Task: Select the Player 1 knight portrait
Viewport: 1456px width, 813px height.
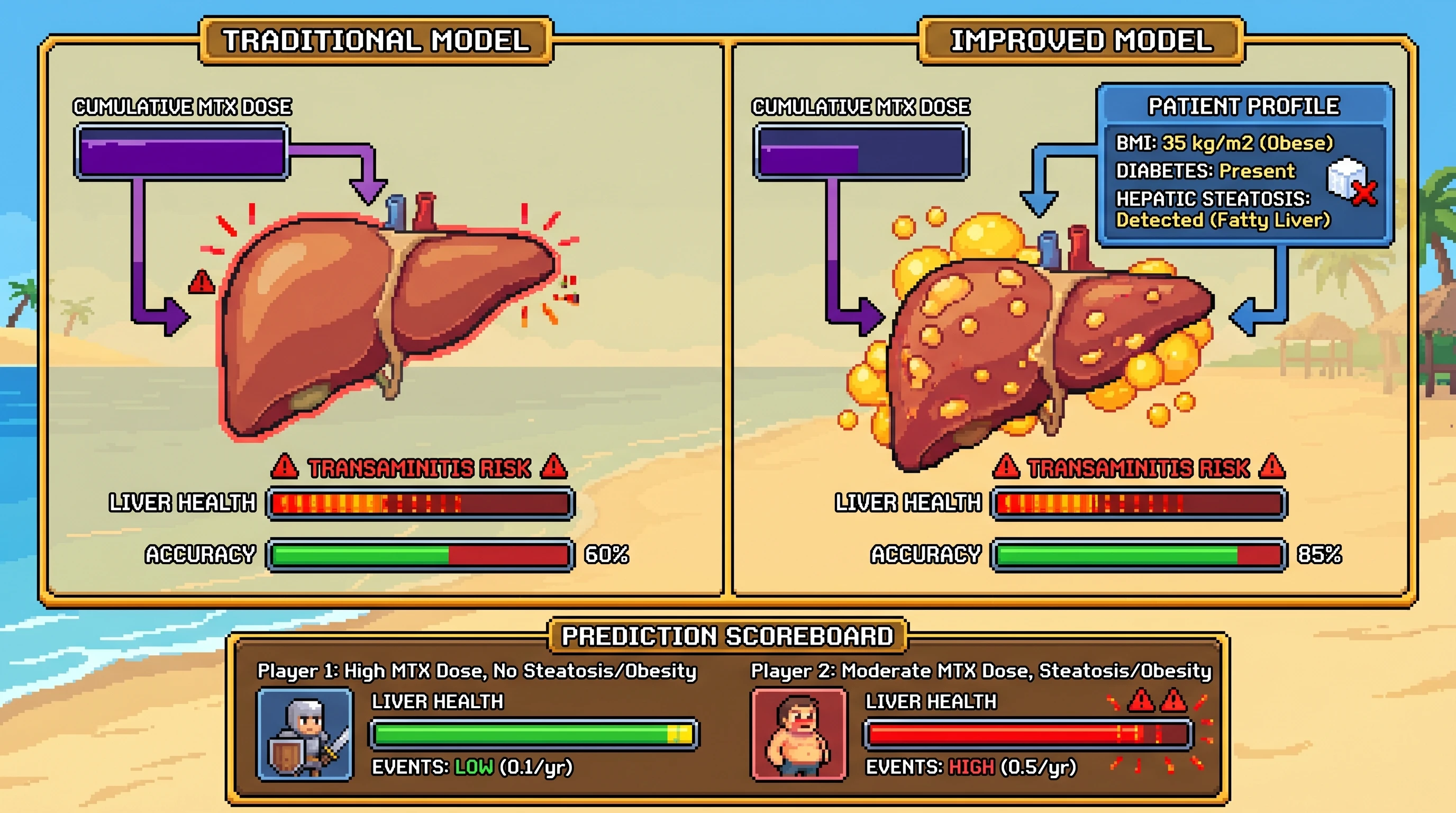Action: (305, 734)
